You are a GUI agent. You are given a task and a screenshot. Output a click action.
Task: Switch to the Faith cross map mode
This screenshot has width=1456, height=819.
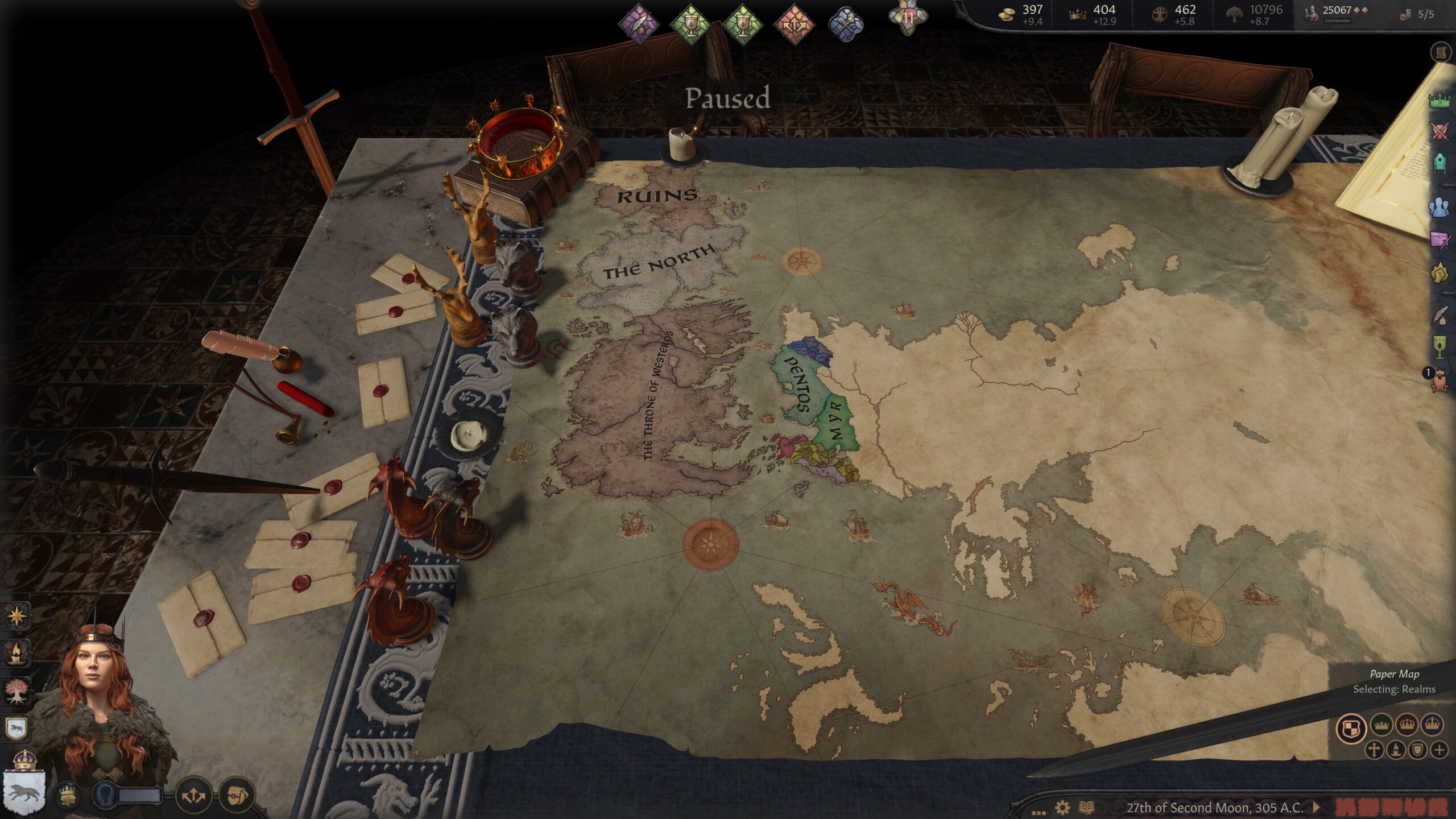1374,750
